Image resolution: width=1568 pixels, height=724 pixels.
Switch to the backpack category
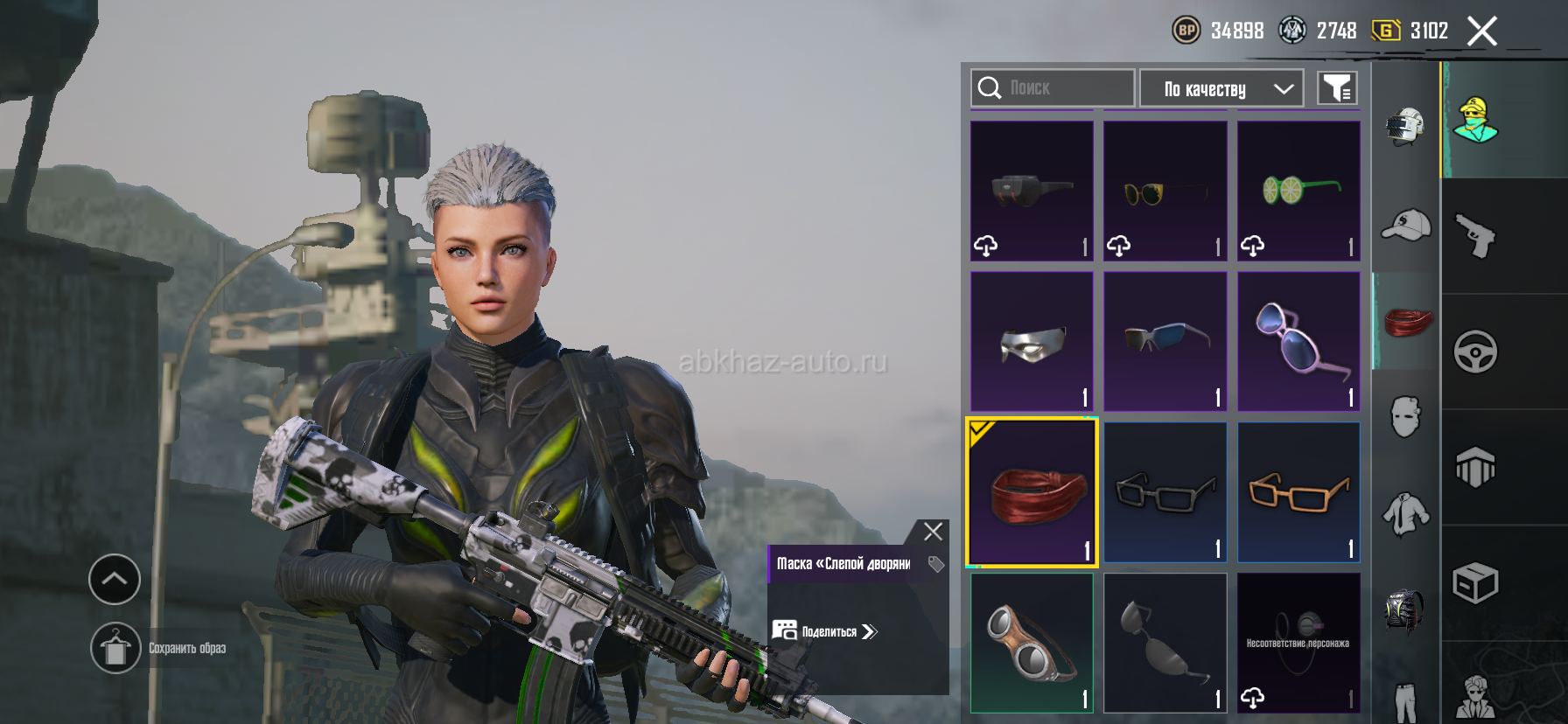[1405, 609]
